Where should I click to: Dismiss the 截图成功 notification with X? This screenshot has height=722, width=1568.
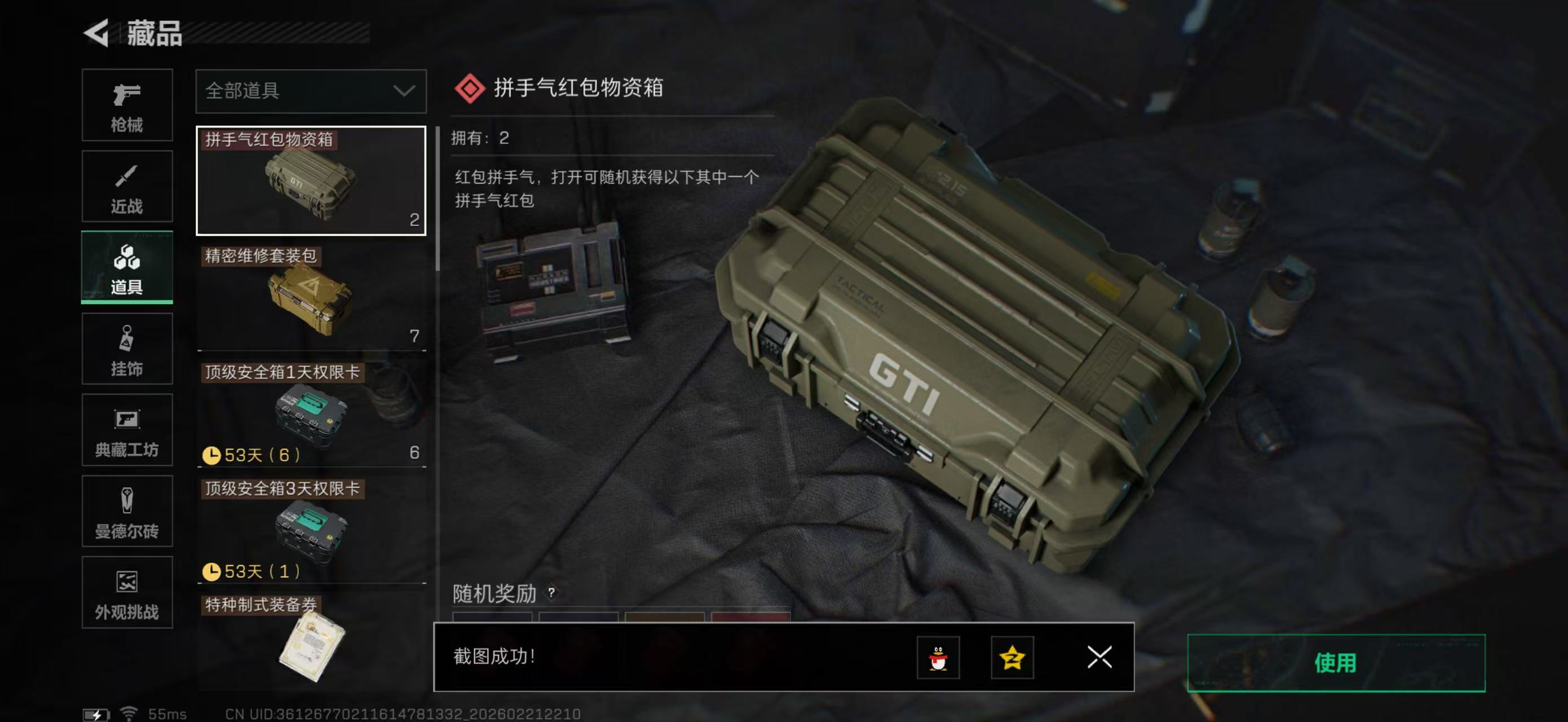pyautogui.click(x=1099, y=658)
